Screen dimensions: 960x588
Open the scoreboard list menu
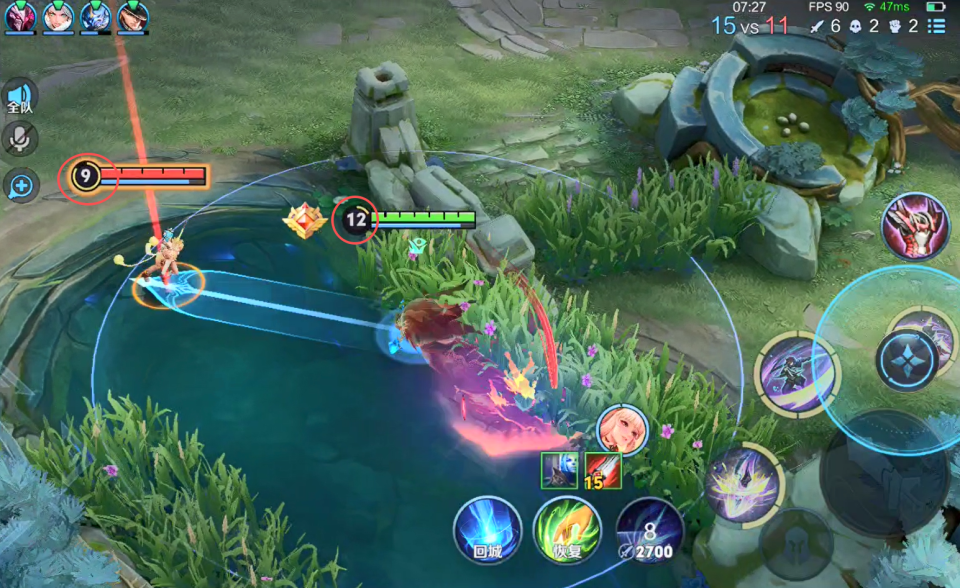tap(936, 26)
